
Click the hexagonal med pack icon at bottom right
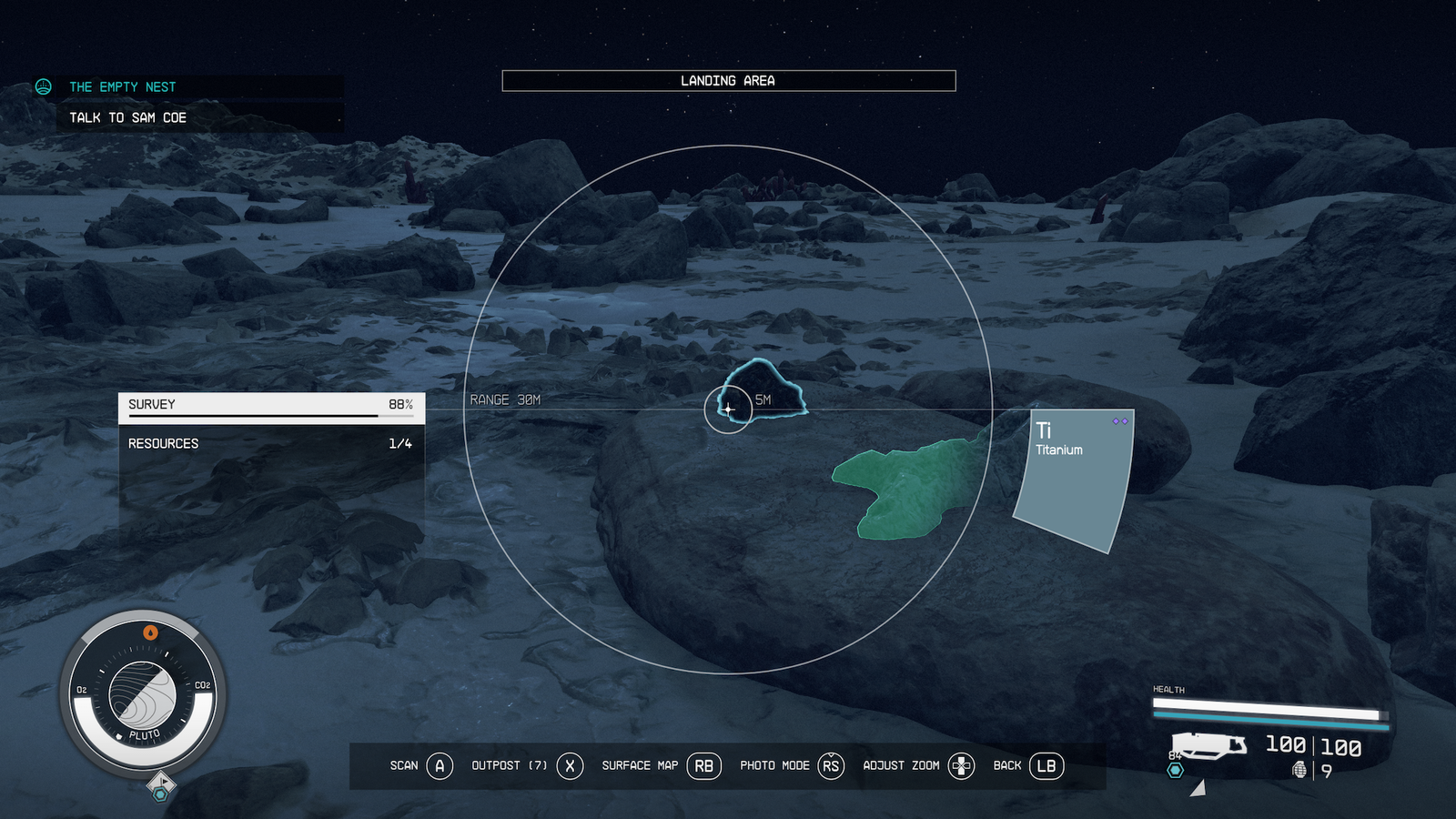(x=1175, y=770)
